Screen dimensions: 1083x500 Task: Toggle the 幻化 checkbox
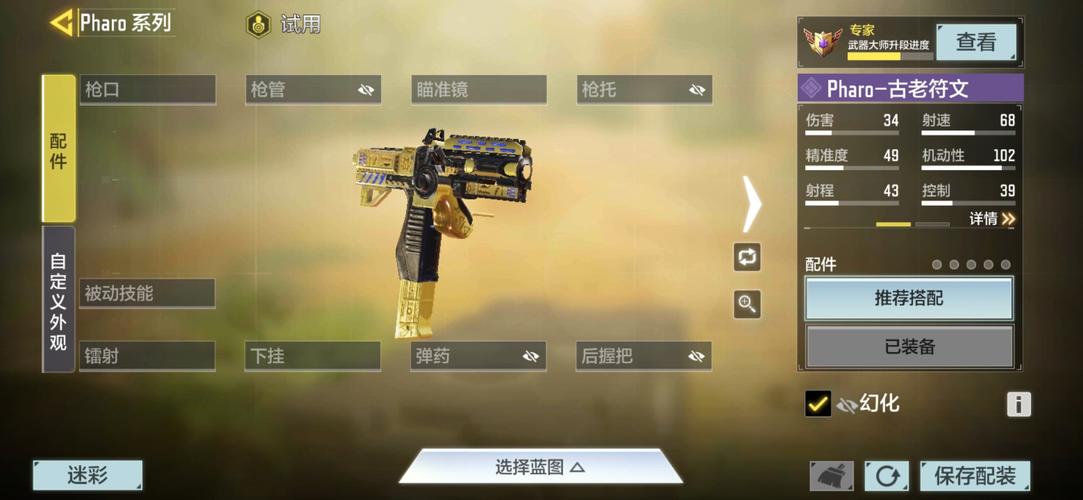[818, 404]
